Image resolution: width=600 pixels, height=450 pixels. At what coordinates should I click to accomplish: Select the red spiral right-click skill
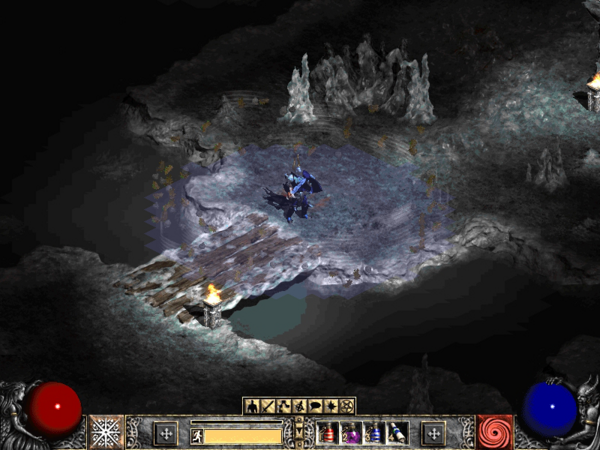494,432
